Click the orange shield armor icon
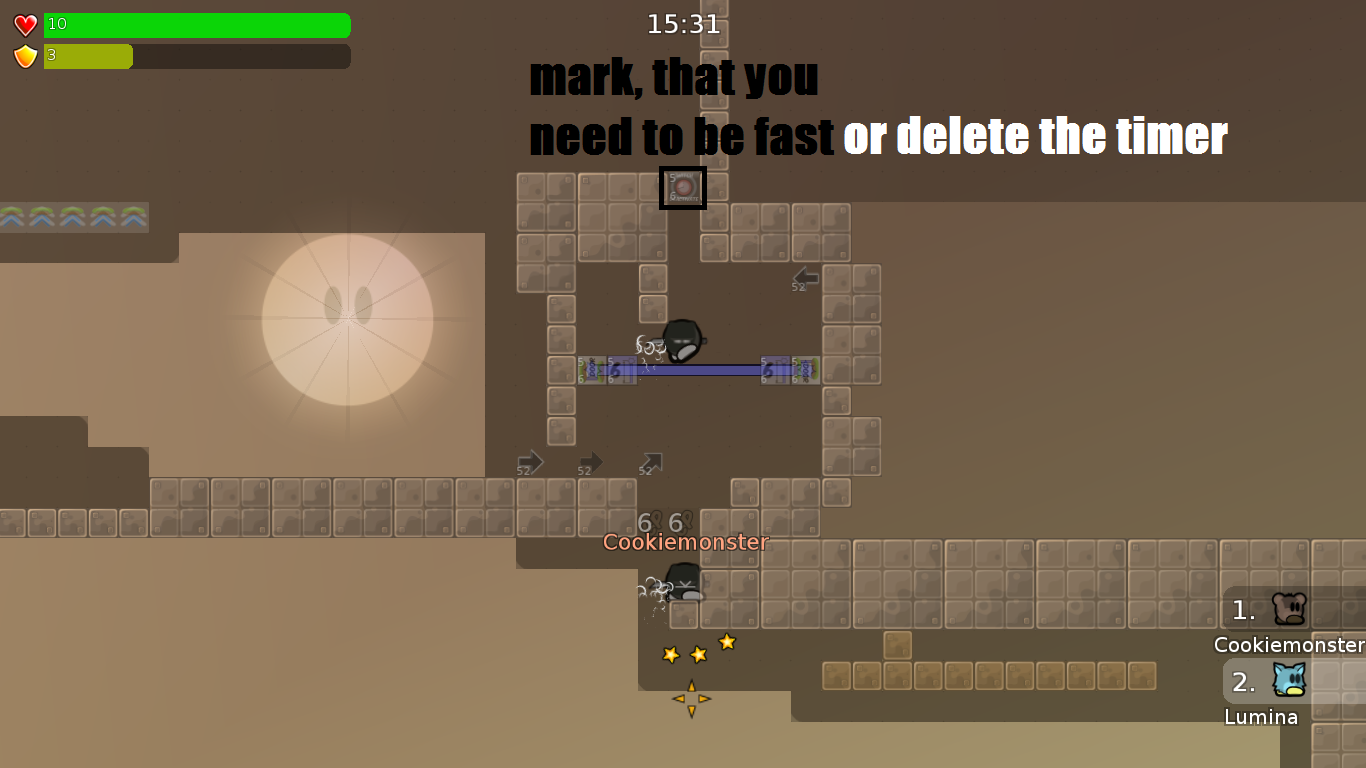Image resolution: width=1366 pixels, height=768 pixels. (23, 56)
